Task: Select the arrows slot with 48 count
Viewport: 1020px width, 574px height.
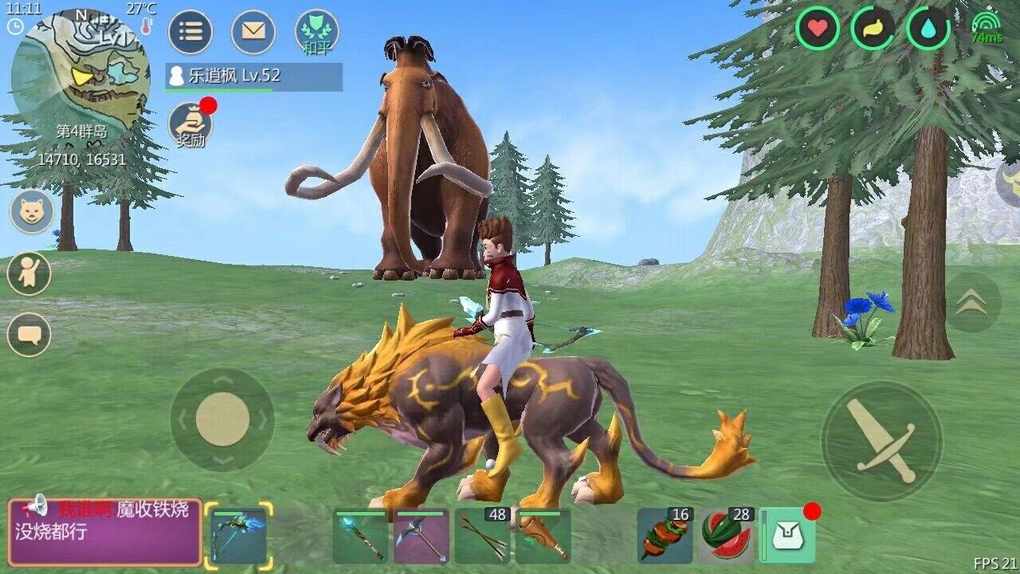Action: coord(482,536)
